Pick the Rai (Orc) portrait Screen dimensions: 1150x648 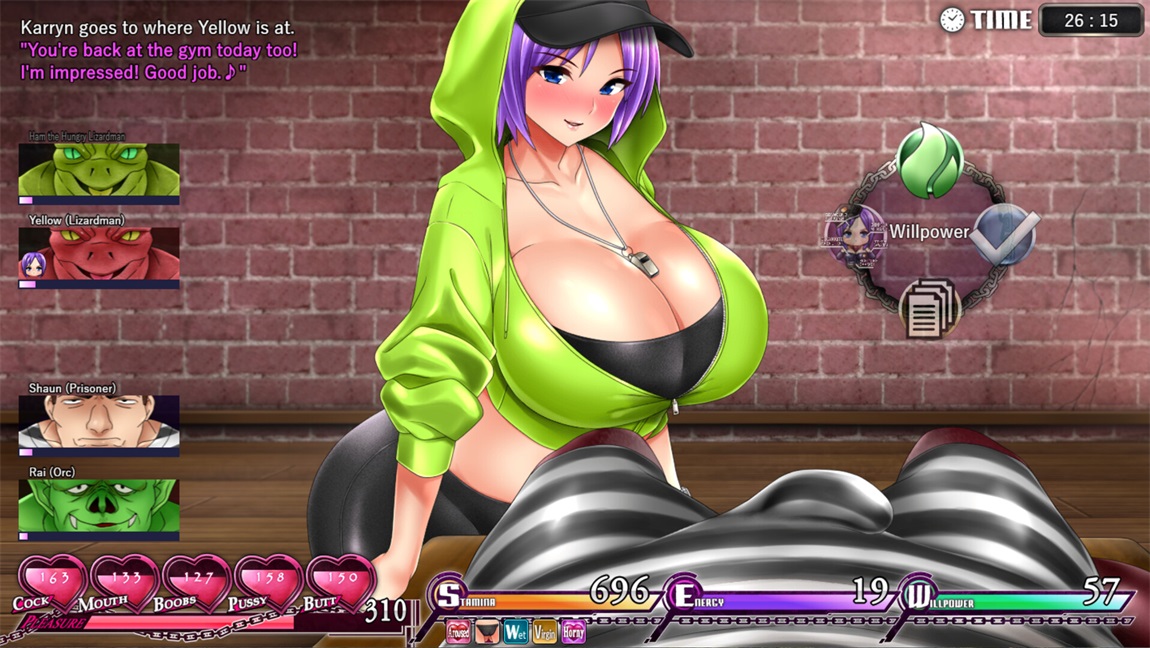click(x=99, y=505)
